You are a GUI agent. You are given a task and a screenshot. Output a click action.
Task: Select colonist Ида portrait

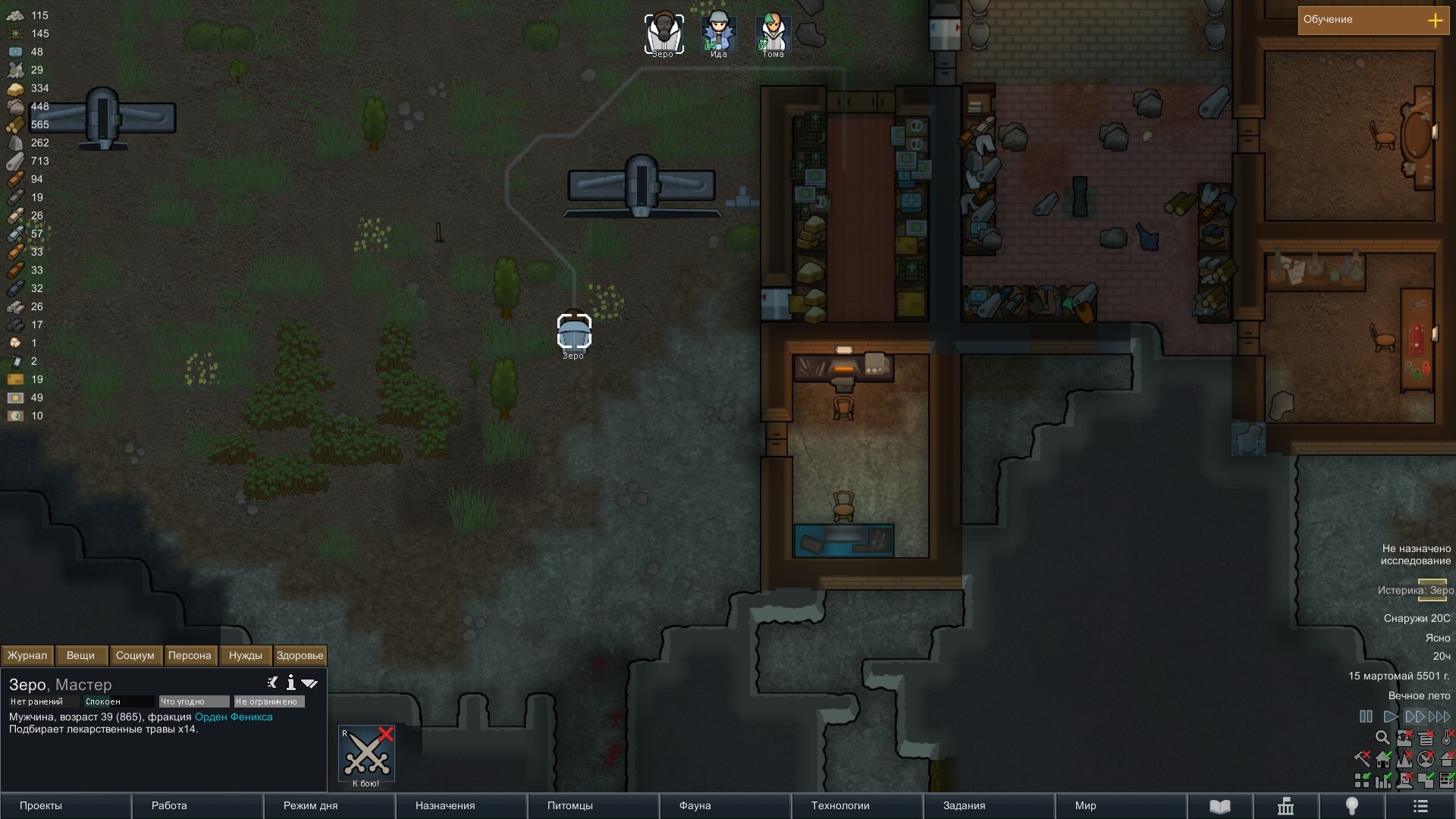coord(718,33)
